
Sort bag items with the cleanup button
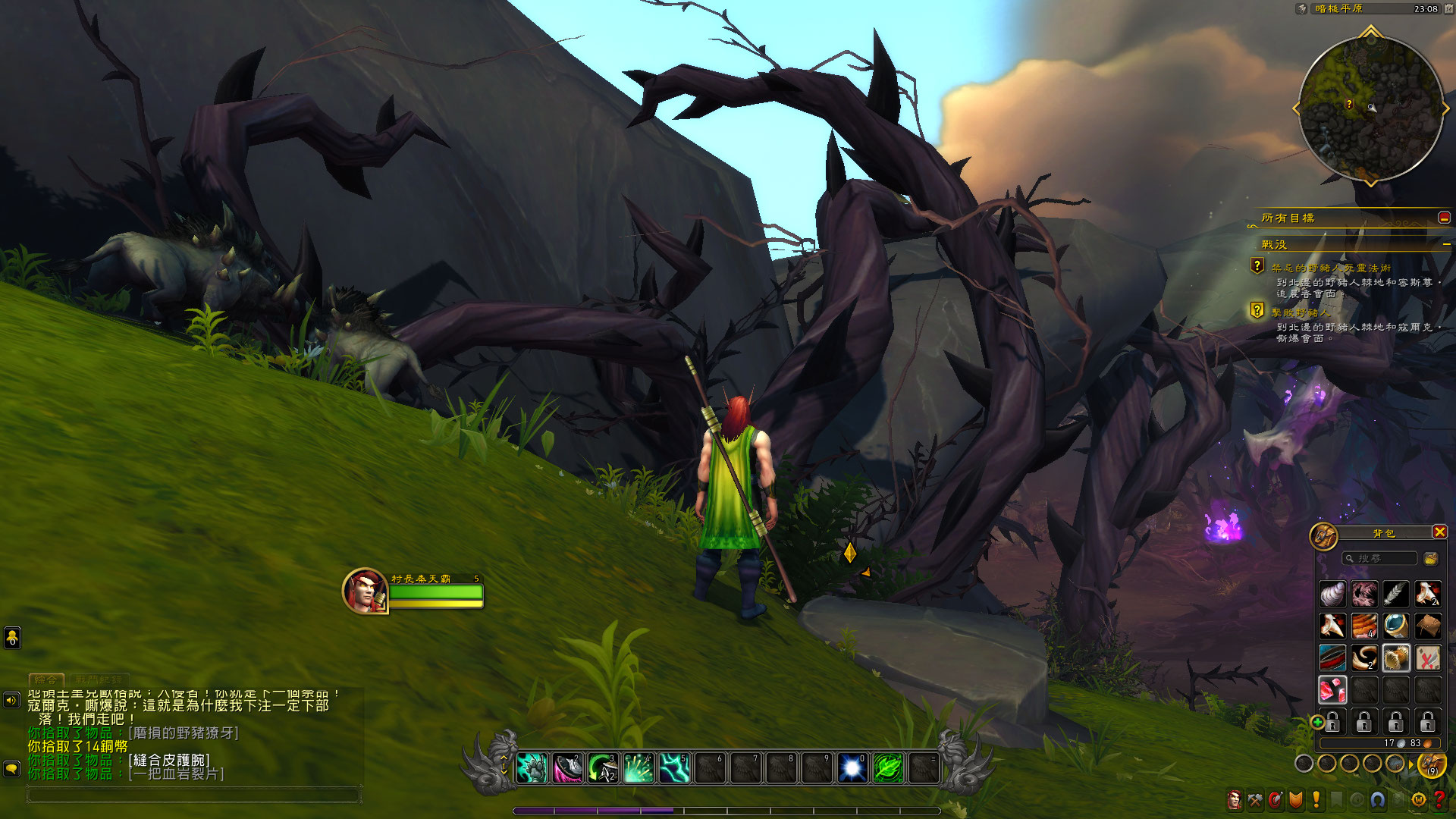pos(1431,559)
